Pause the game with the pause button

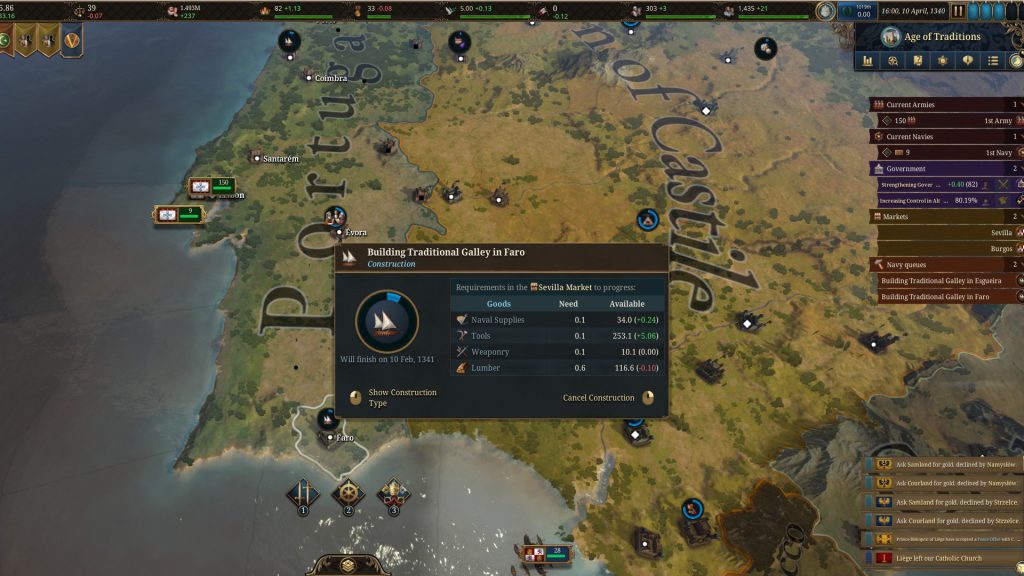(x=958, y=11)
